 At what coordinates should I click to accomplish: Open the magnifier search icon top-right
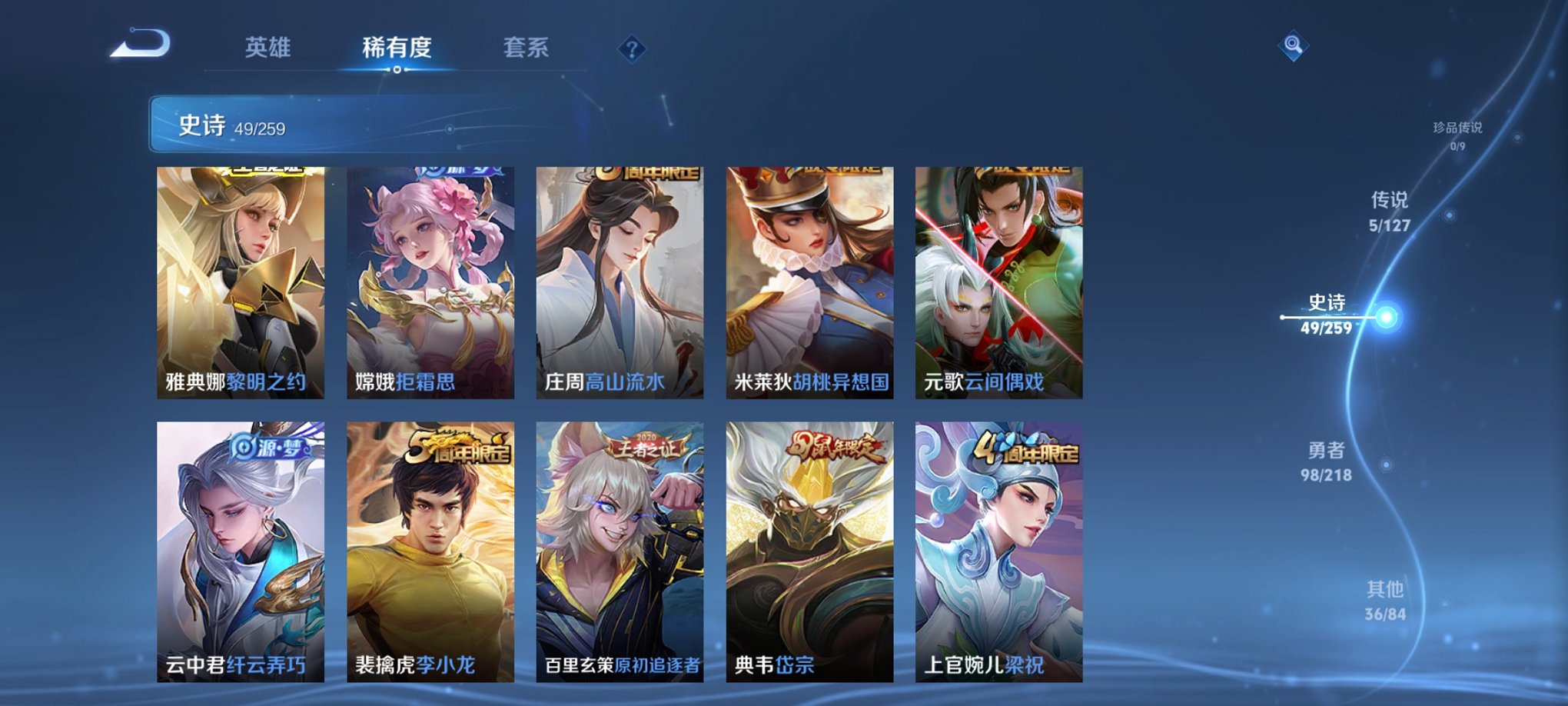[x=1294, y=46]
